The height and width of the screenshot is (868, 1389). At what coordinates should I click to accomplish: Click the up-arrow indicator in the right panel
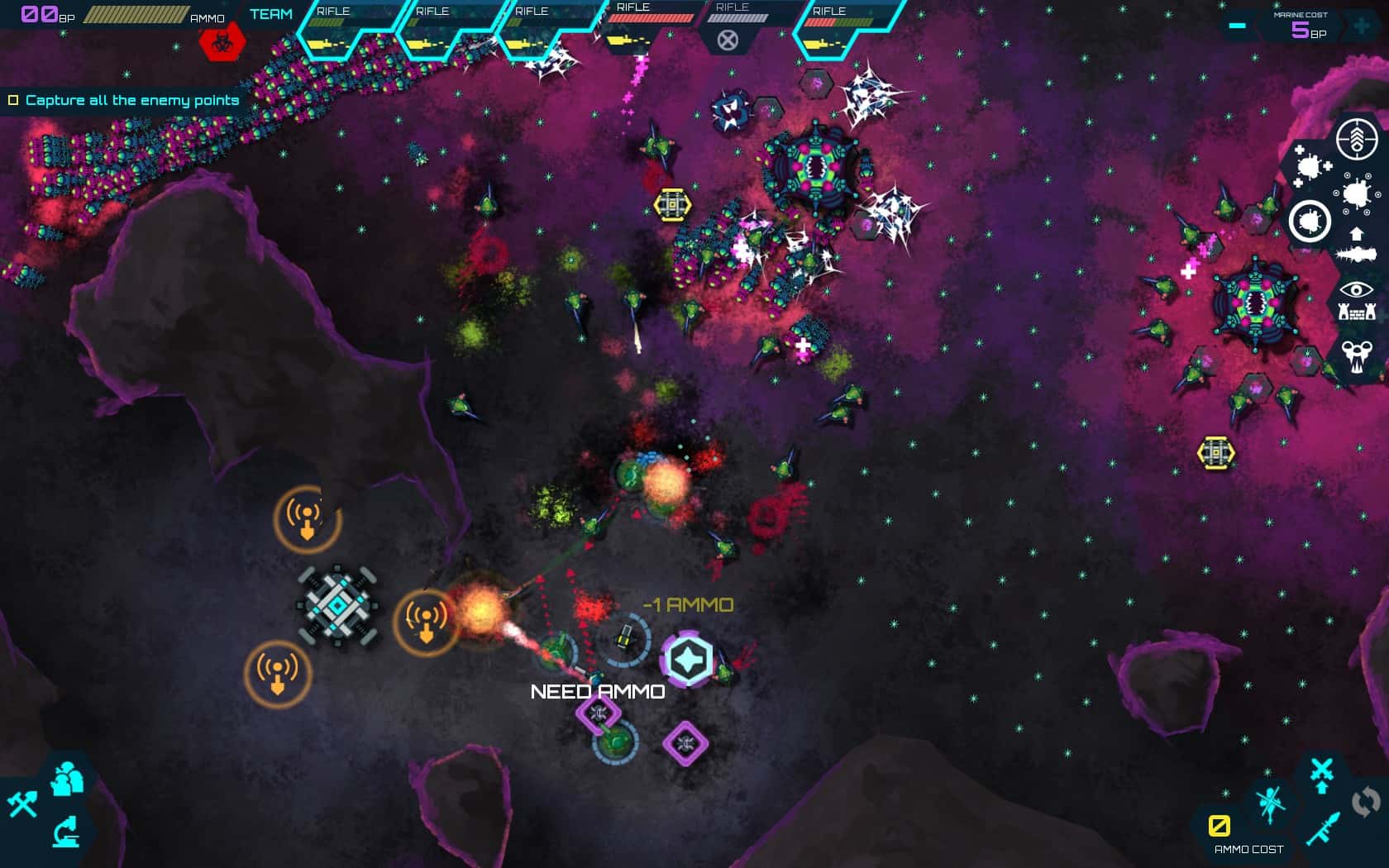(x=1356, y=234)
